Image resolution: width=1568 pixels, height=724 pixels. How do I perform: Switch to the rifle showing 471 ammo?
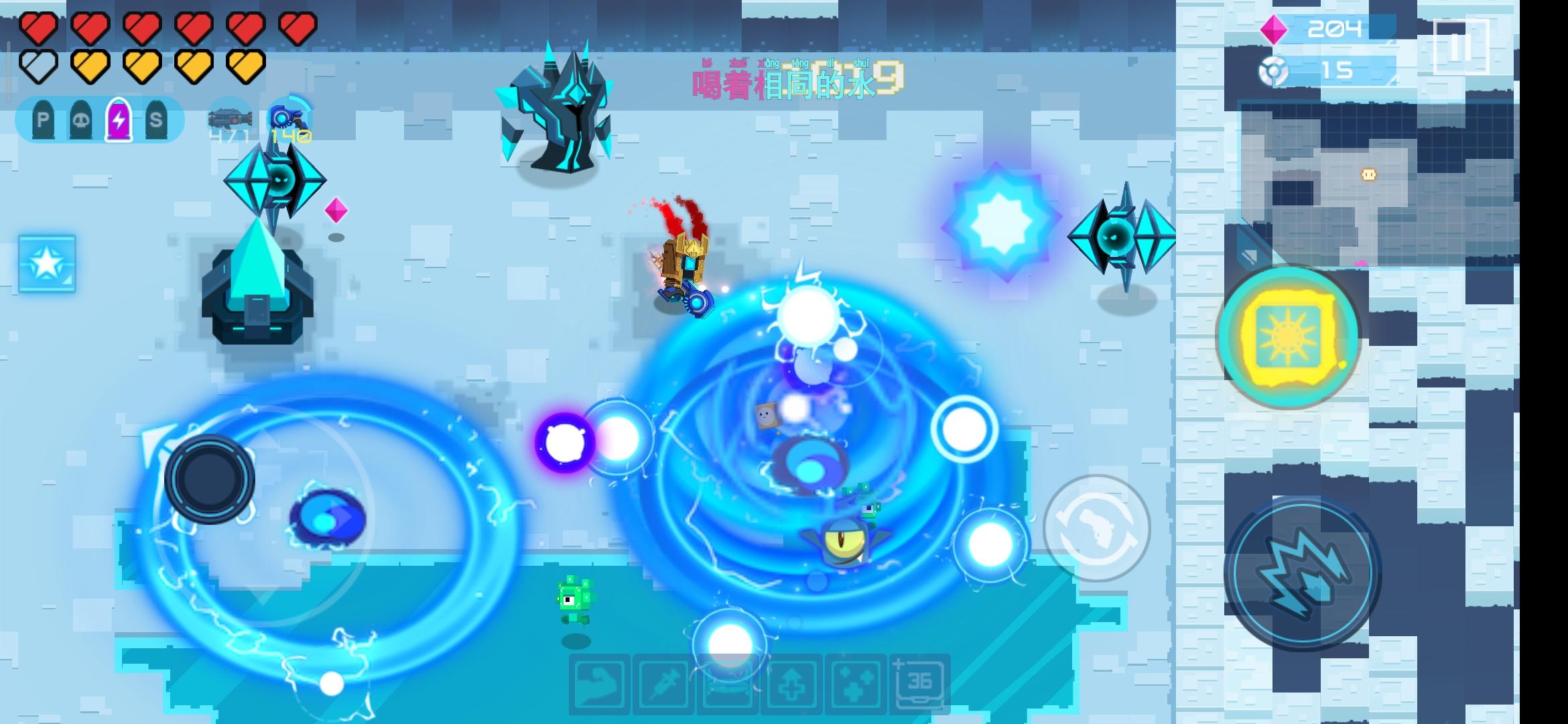pyautogui.click(x=231, y=119)
